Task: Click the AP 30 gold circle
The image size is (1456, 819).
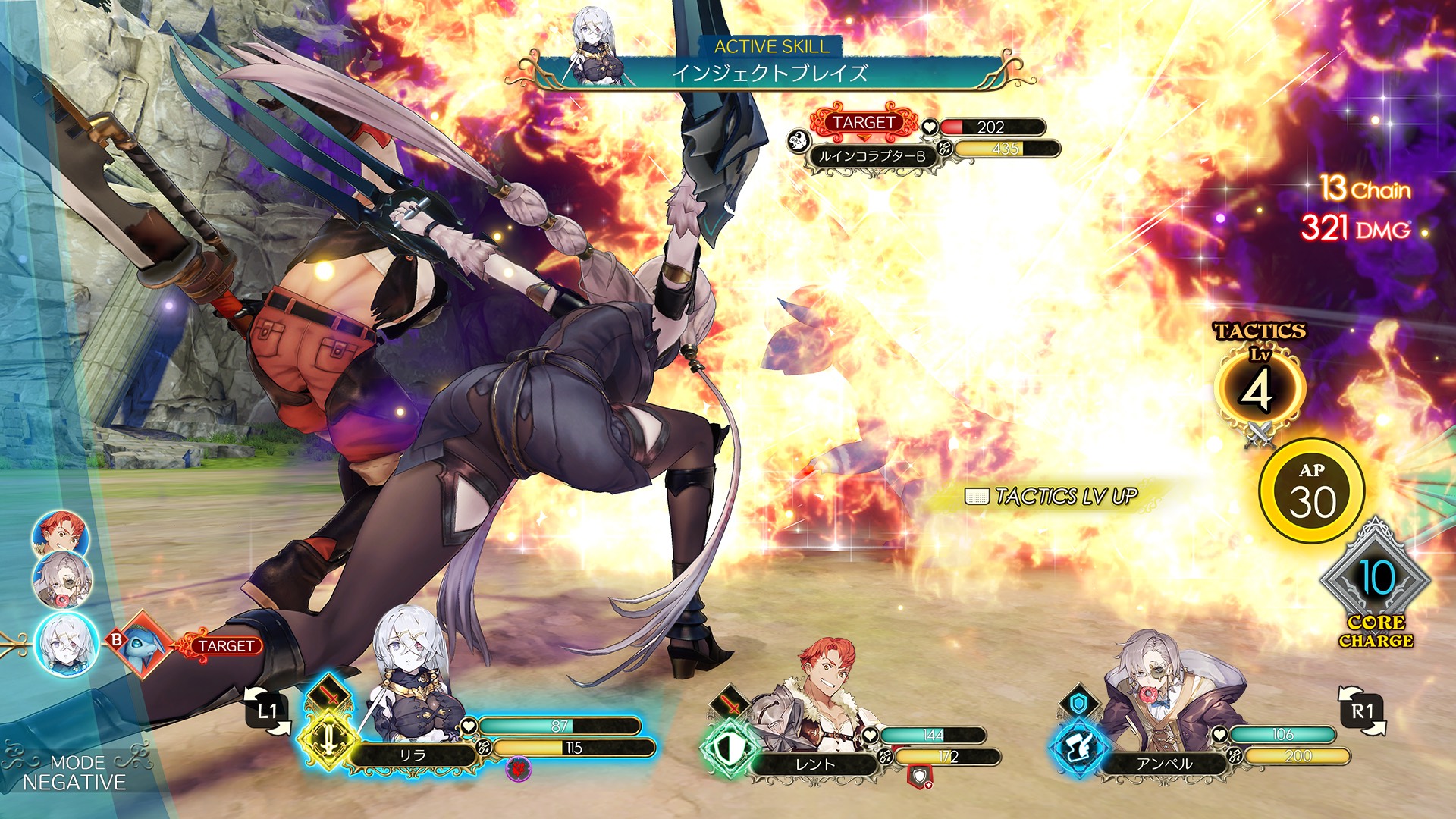Action: click(x=1312, y=491)
